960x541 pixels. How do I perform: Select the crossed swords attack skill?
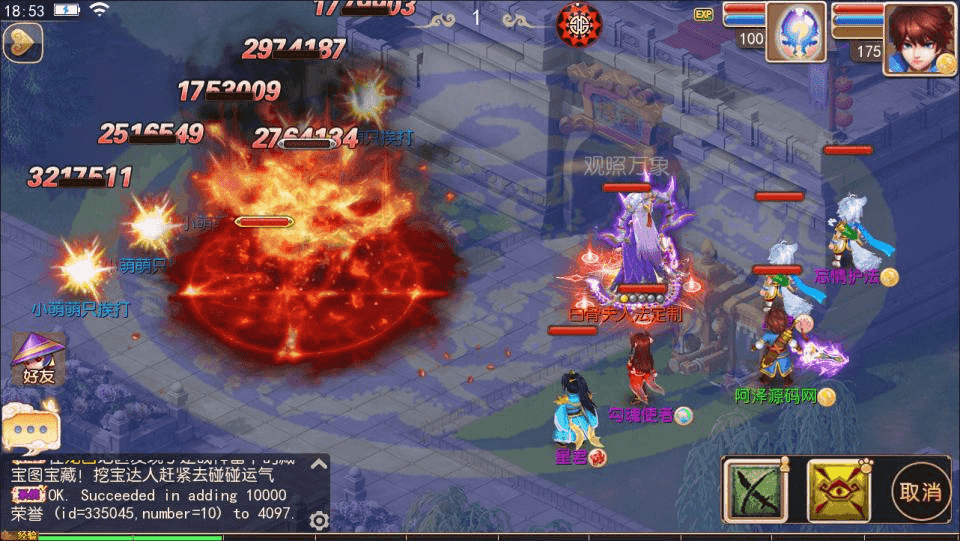755,490
